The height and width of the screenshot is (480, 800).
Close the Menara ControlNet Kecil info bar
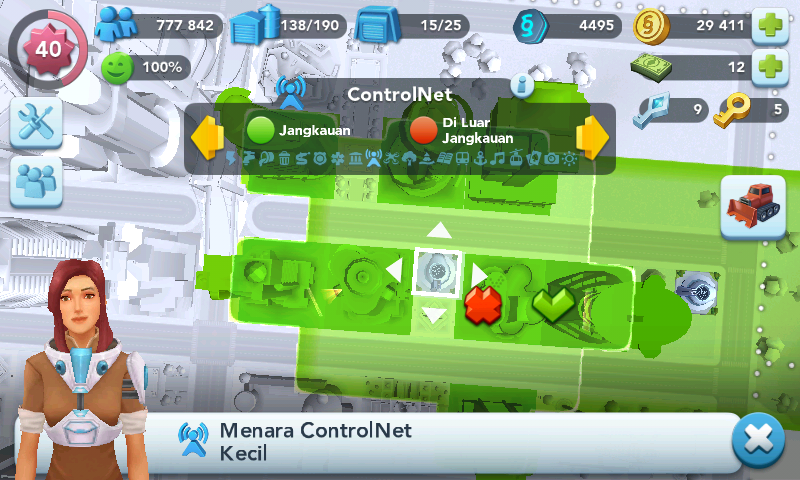757,441
